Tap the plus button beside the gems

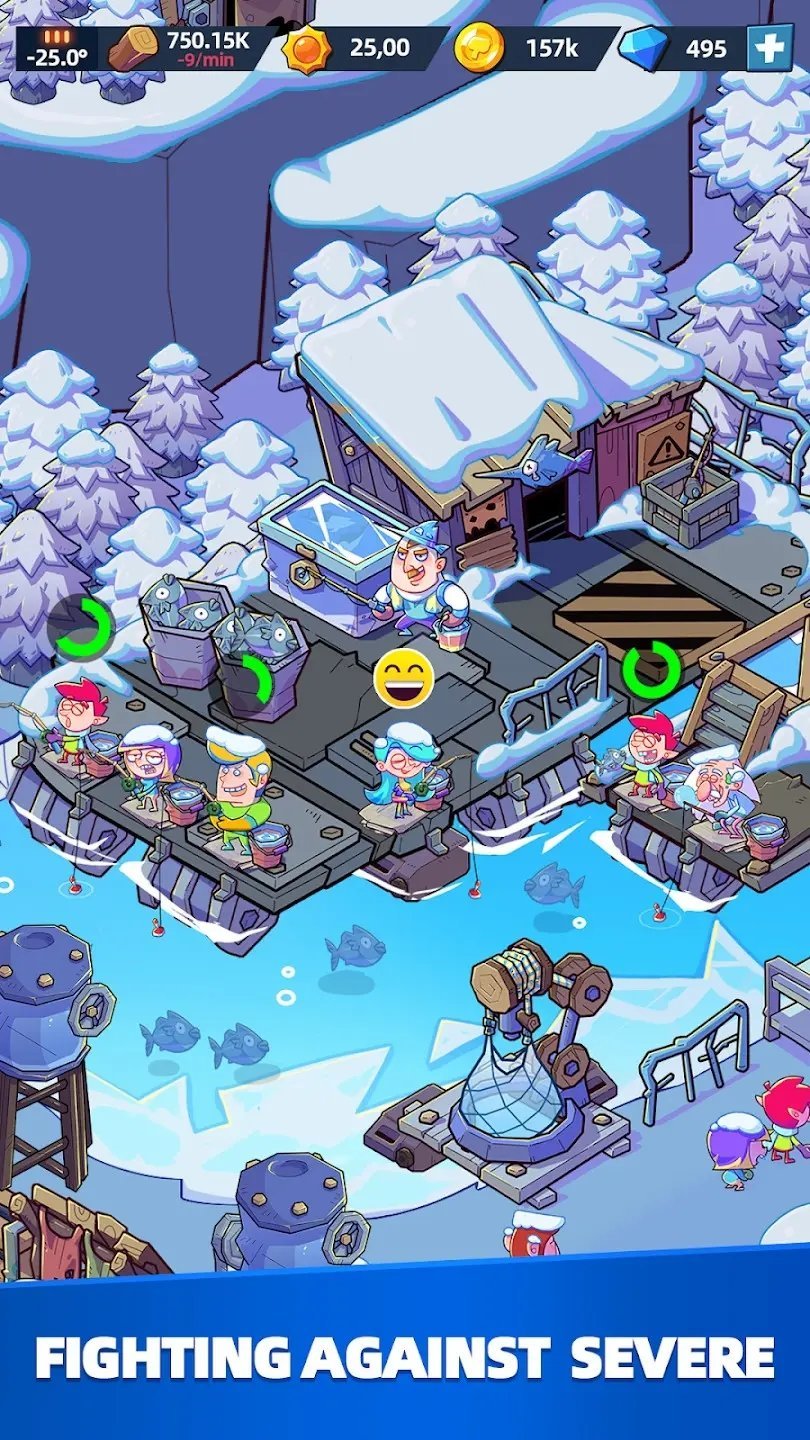pyautogui.click(x=770, y=48)
